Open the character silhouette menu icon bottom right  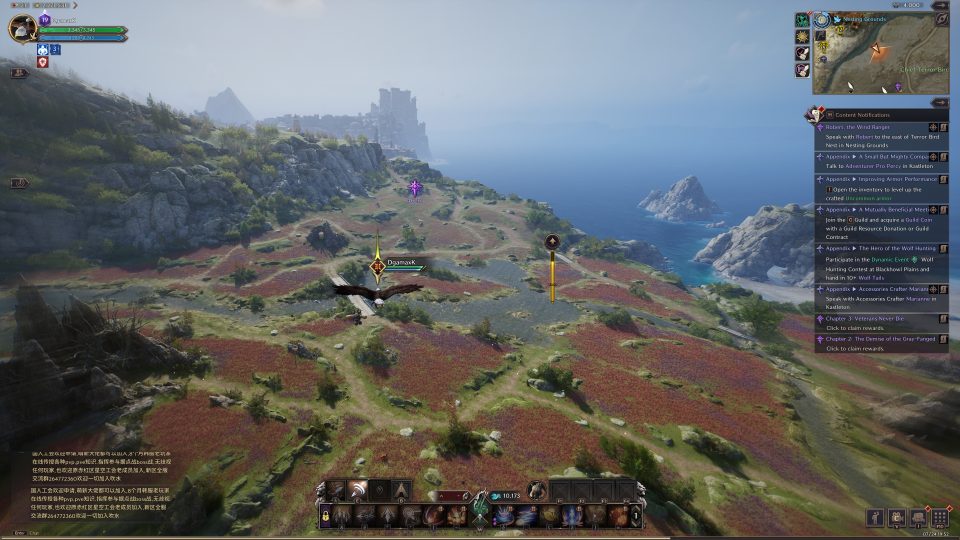tap(877, 517)
